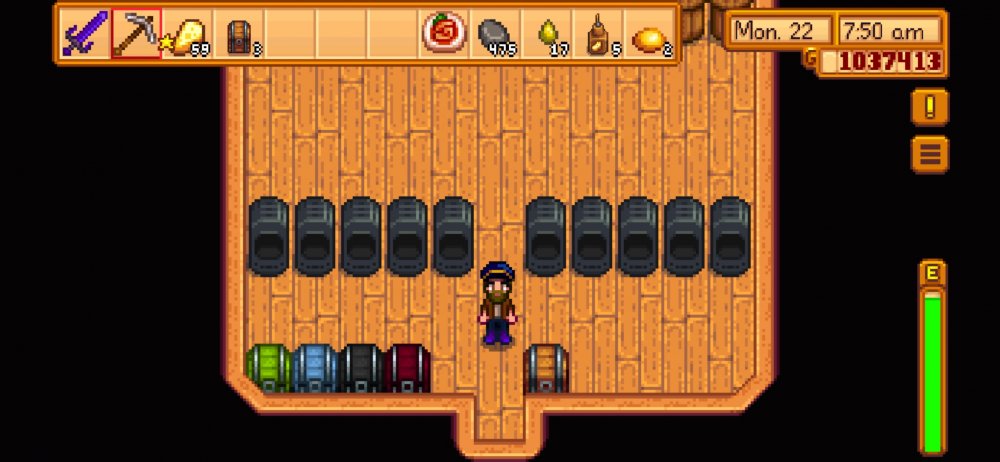Choose the gold-star cheese stack of 59
The image size is (1000, 462).
coord(187,35)
